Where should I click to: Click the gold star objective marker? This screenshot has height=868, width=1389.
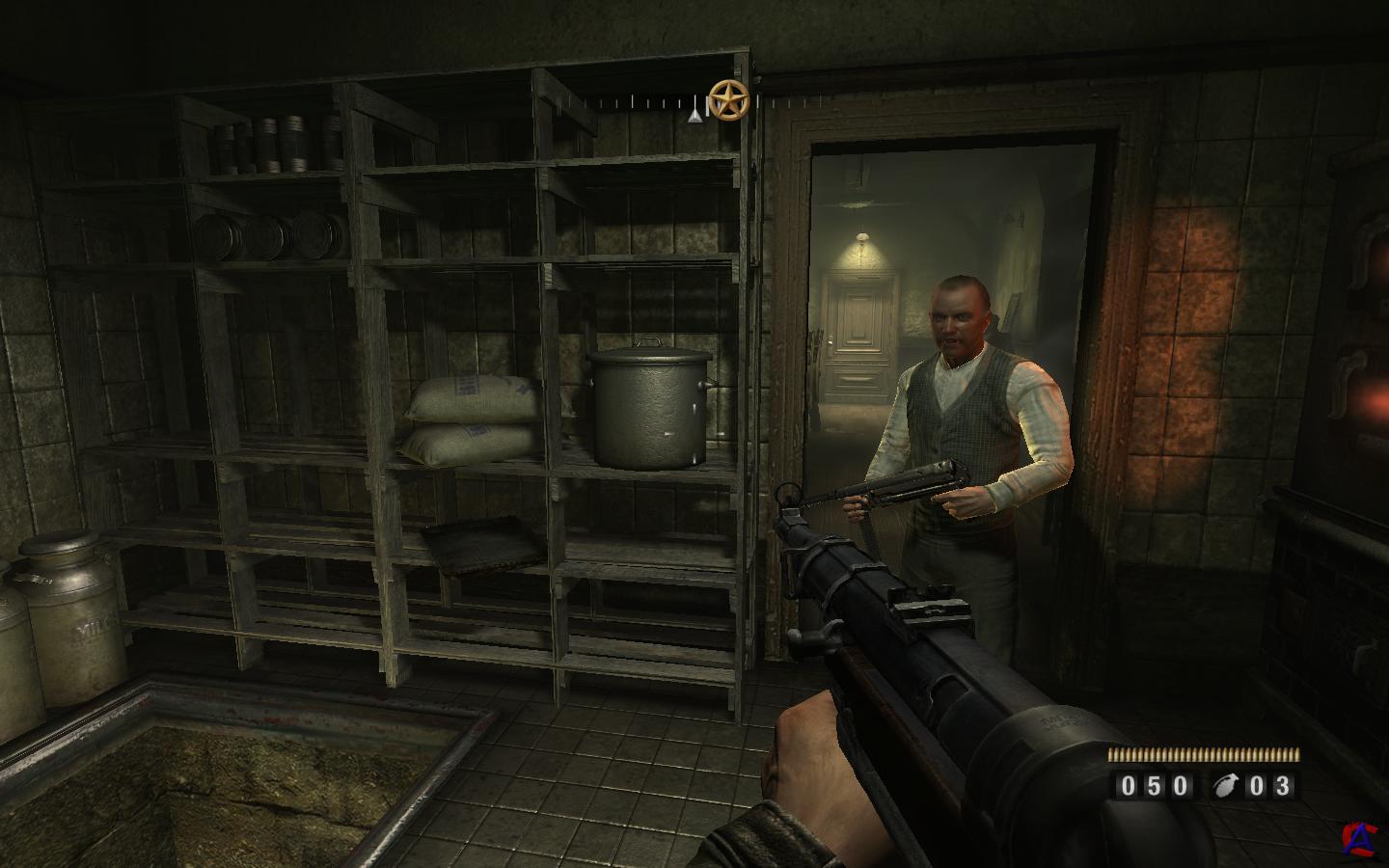point(728,98)
